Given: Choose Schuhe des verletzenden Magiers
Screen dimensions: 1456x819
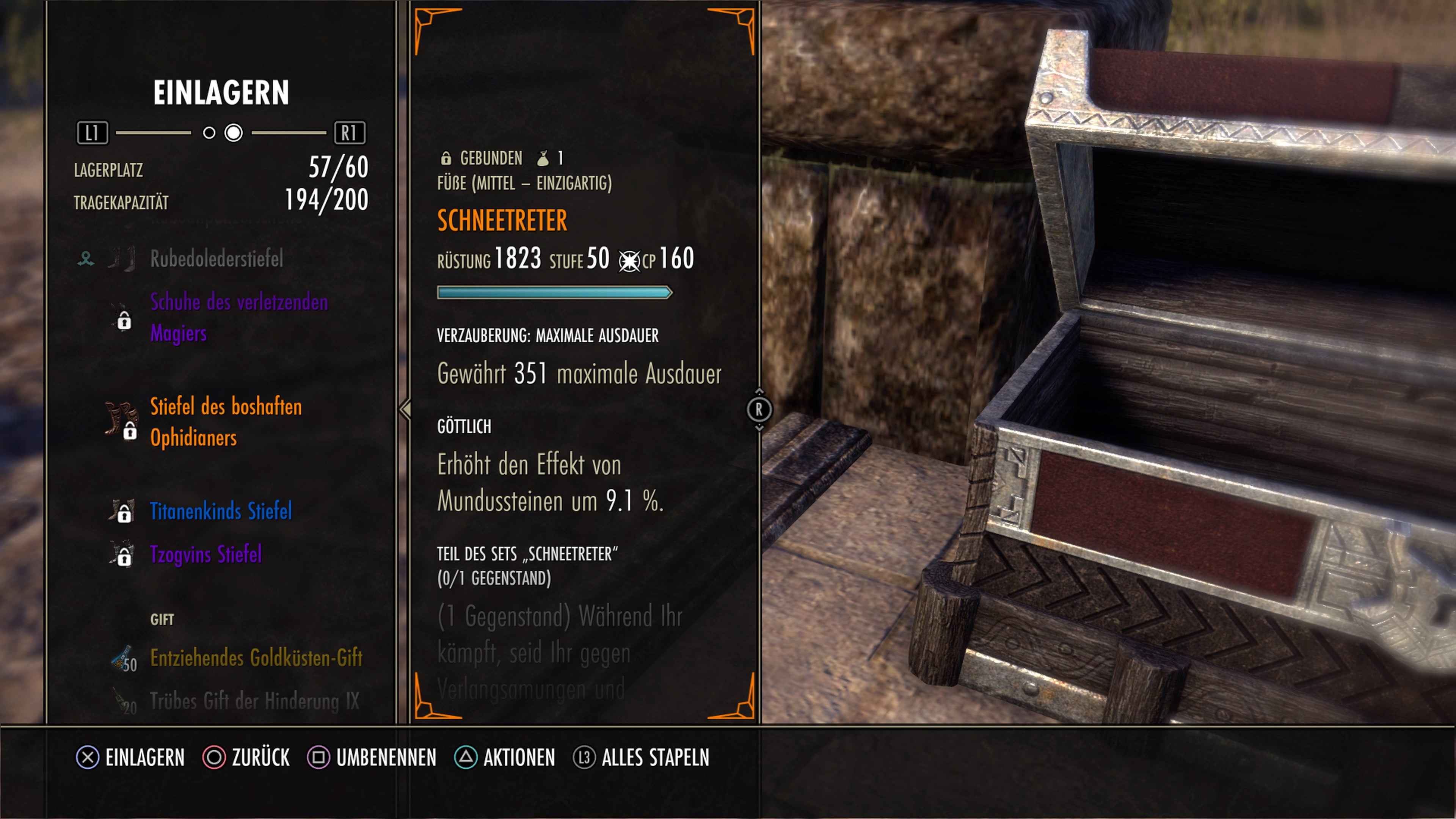Looking at the screenshot, I should [x=238, y=318].
